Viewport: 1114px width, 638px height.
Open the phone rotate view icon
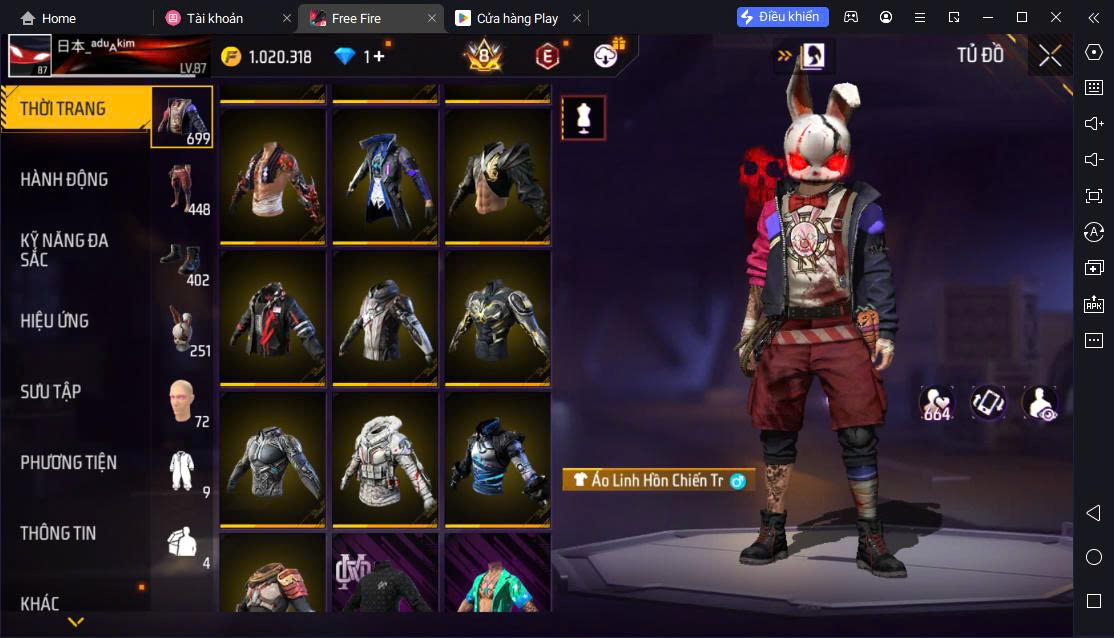988,402
